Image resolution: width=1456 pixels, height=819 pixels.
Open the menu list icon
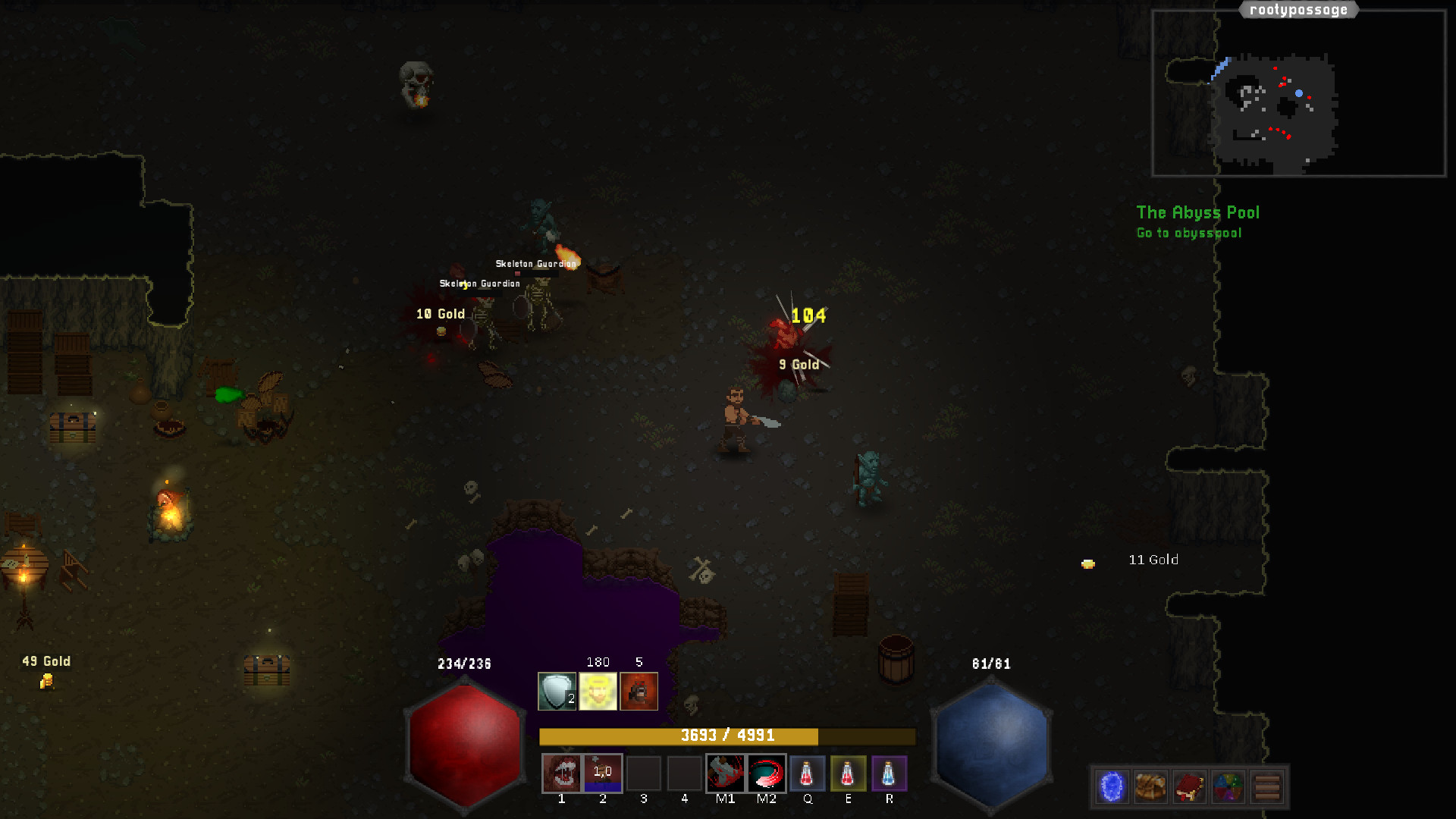point(1267,786)
